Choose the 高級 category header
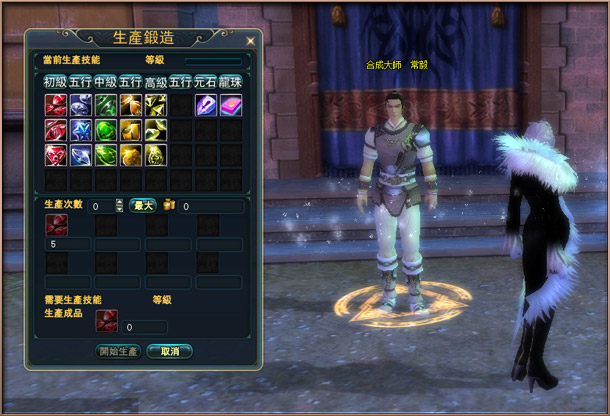 pyautogui.click(x=156, y=81)
